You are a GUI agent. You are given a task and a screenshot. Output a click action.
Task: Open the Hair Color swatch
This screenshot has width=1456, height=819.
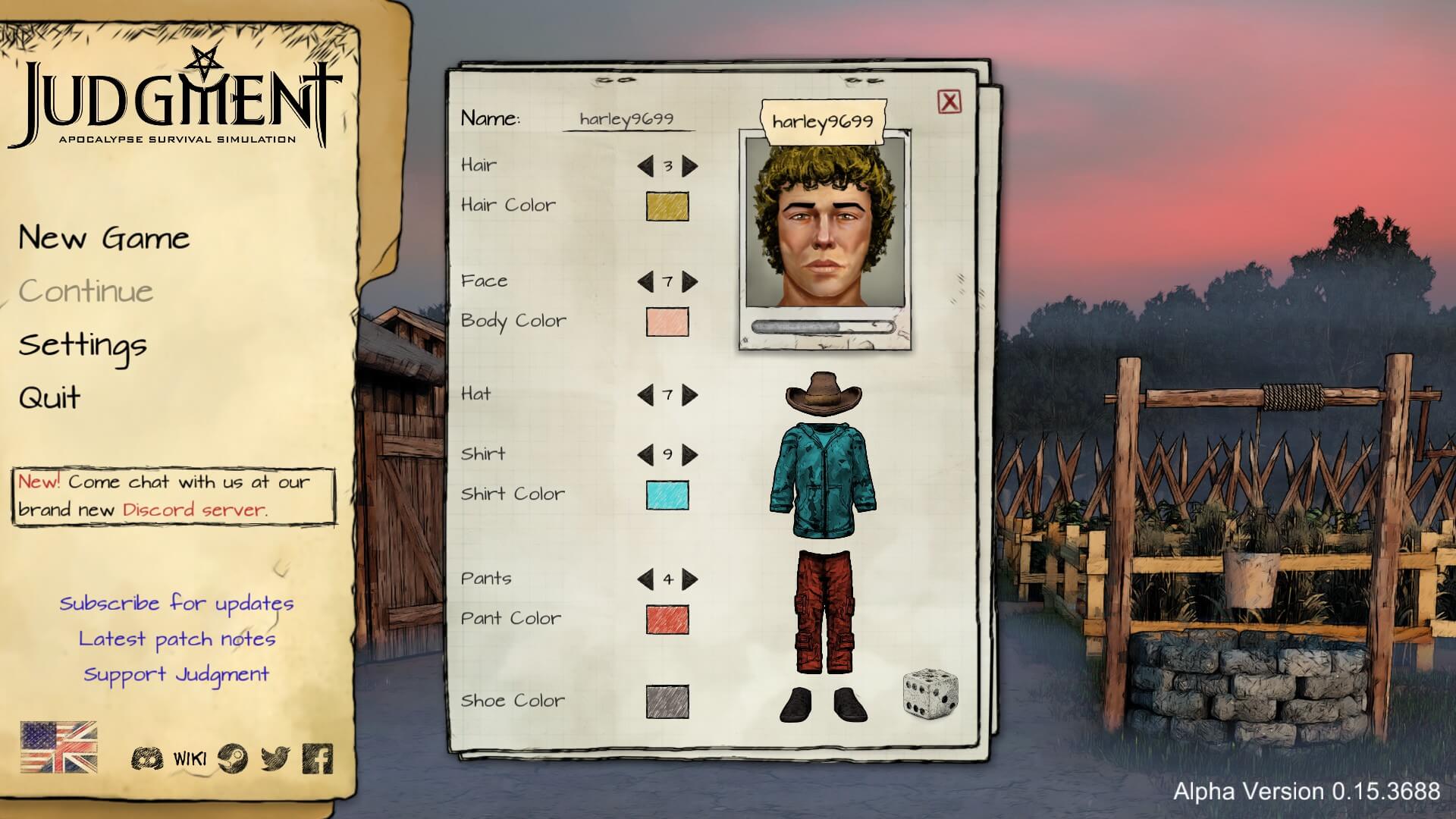[667, 206]
